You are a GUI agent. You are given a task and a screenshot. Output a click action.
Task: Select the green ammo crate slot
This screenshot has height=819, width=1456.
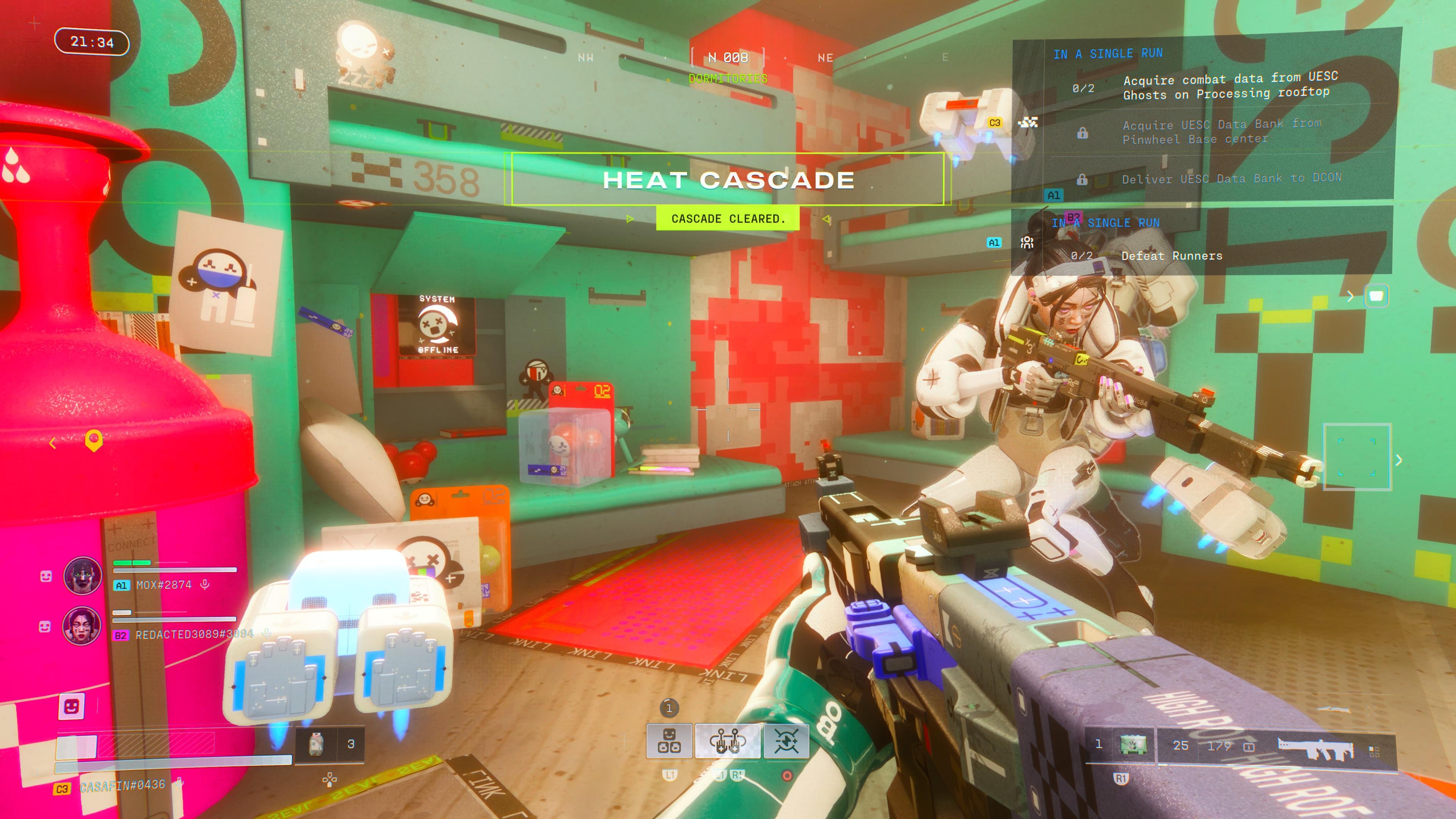point(1133,745)
